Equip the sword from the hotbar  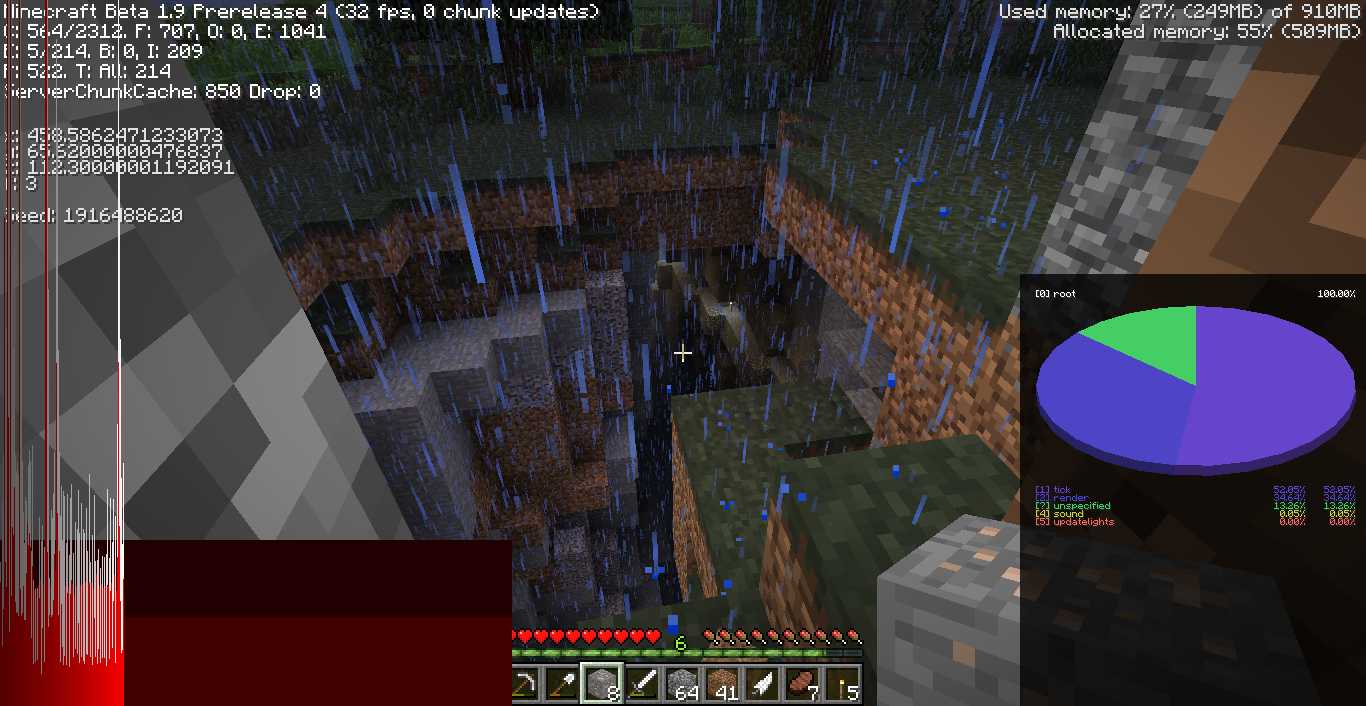click(642, 684)
